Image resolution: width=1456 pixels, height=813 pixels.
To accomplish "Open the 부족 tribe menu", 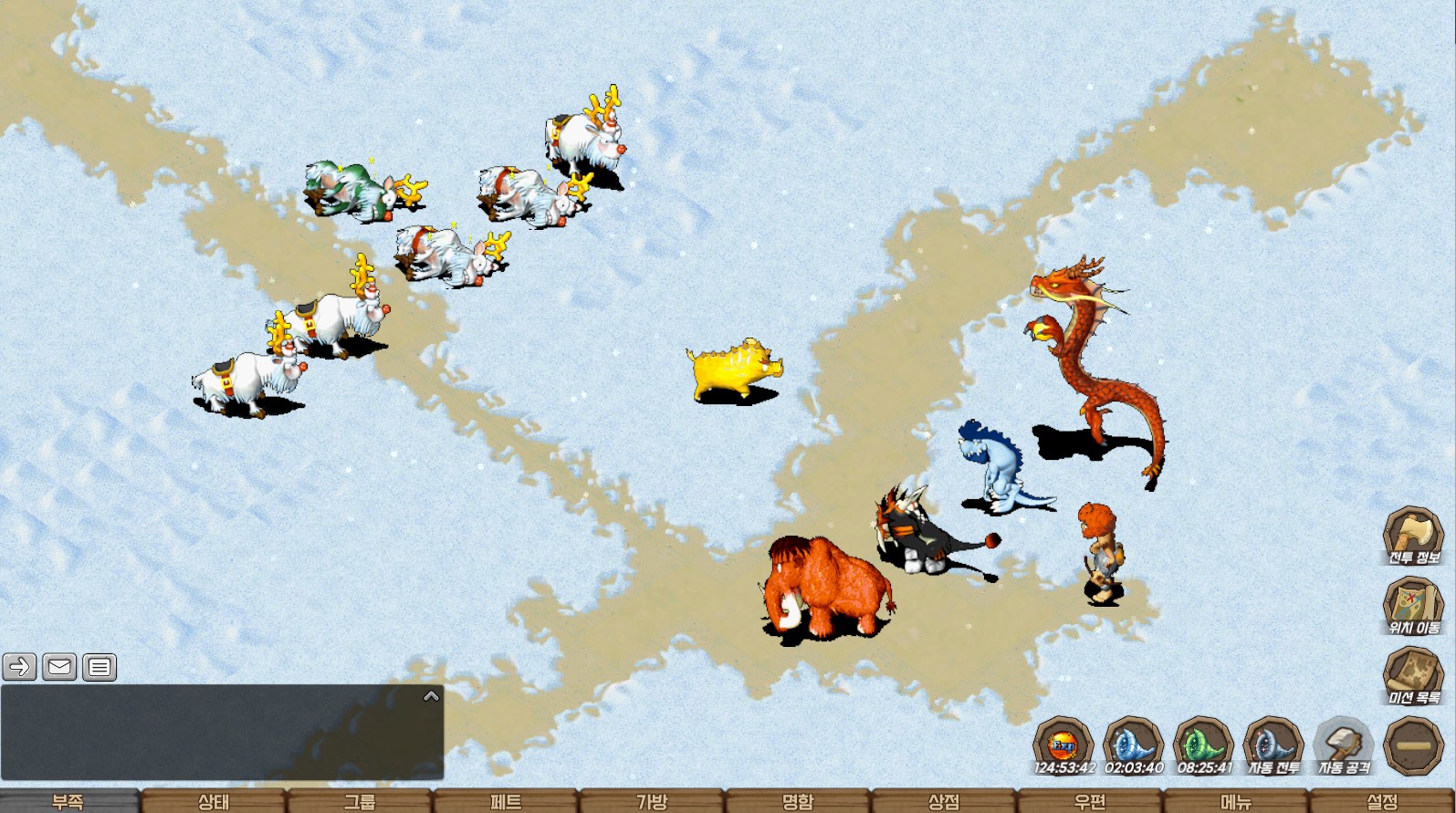I will pos(68,801).
